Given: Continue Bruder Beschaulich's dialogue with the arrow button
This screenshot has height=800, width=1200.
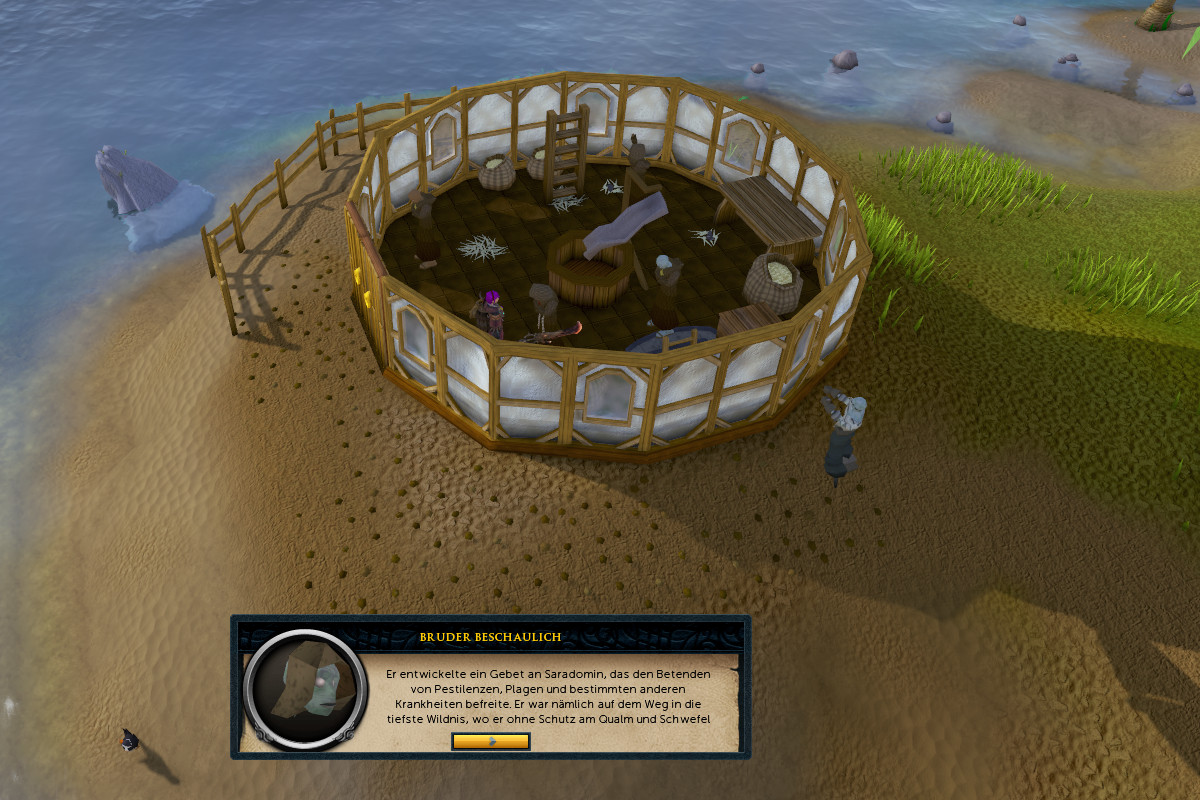Looking at the screenshot, I should [x=490, y=741].
